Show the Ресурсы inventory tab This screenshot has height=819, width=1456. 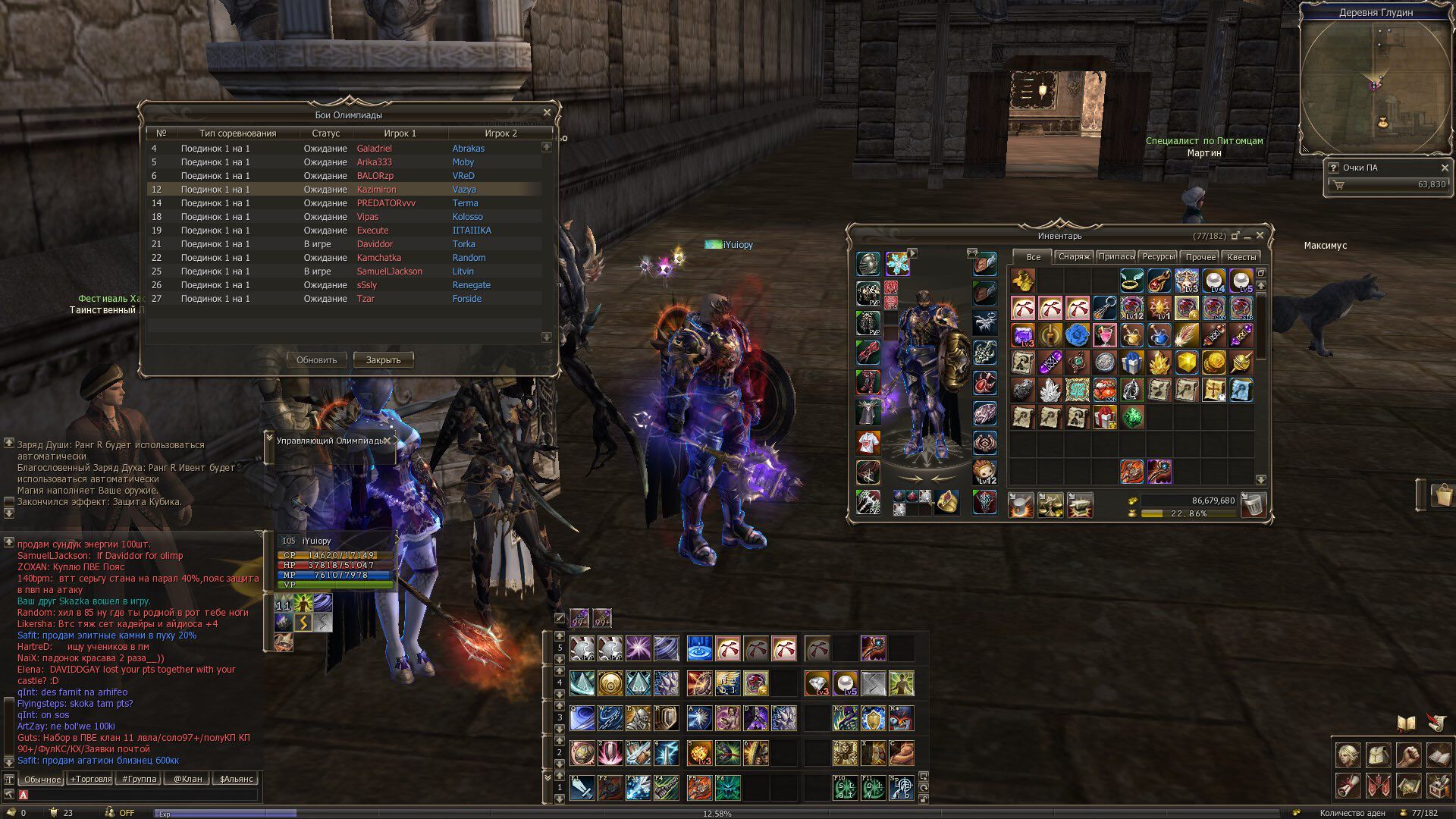[x=1158, y=257]
